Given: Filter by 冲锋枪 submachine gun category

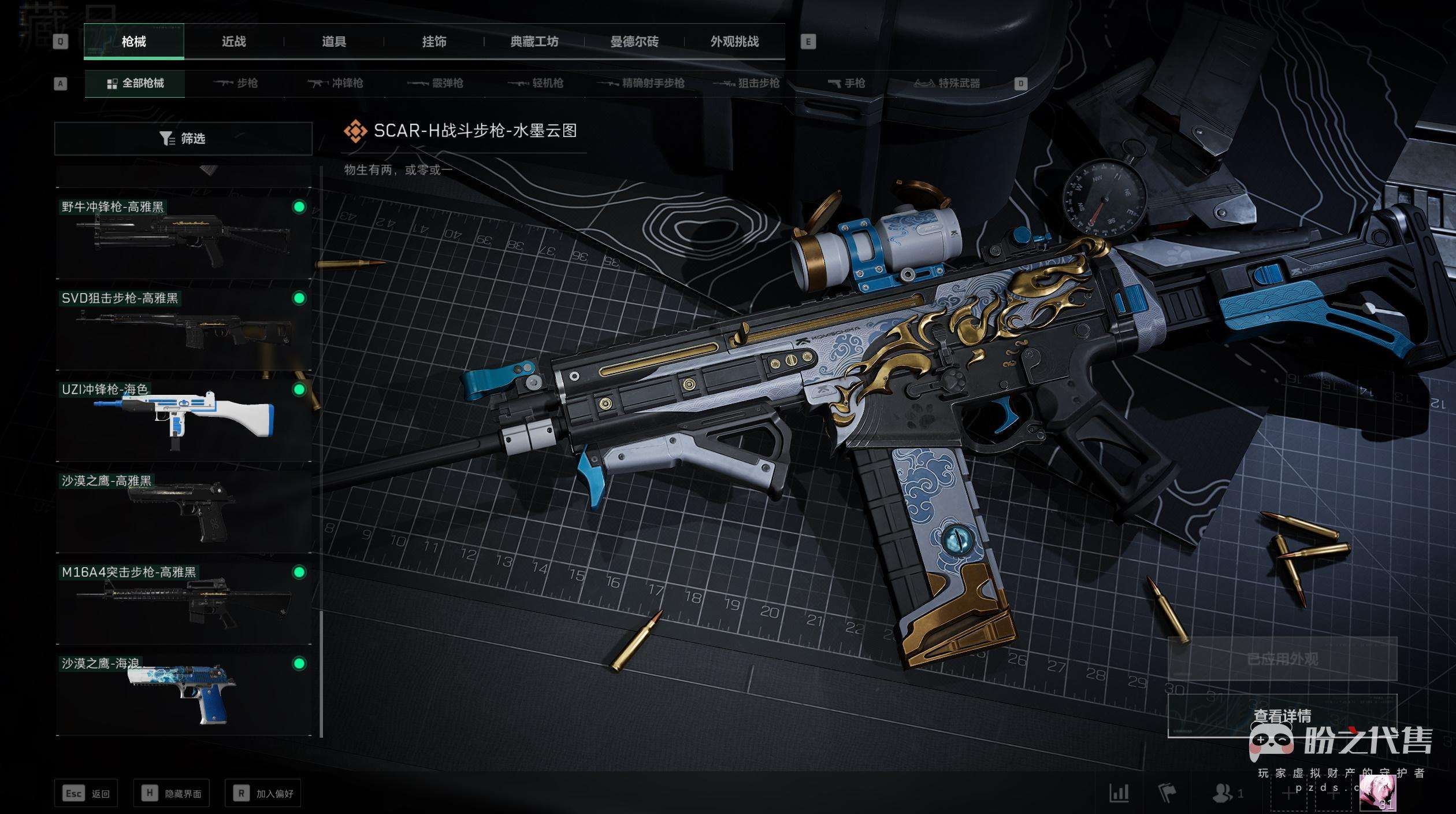Looking at the screenshot, I should [336, 83].
